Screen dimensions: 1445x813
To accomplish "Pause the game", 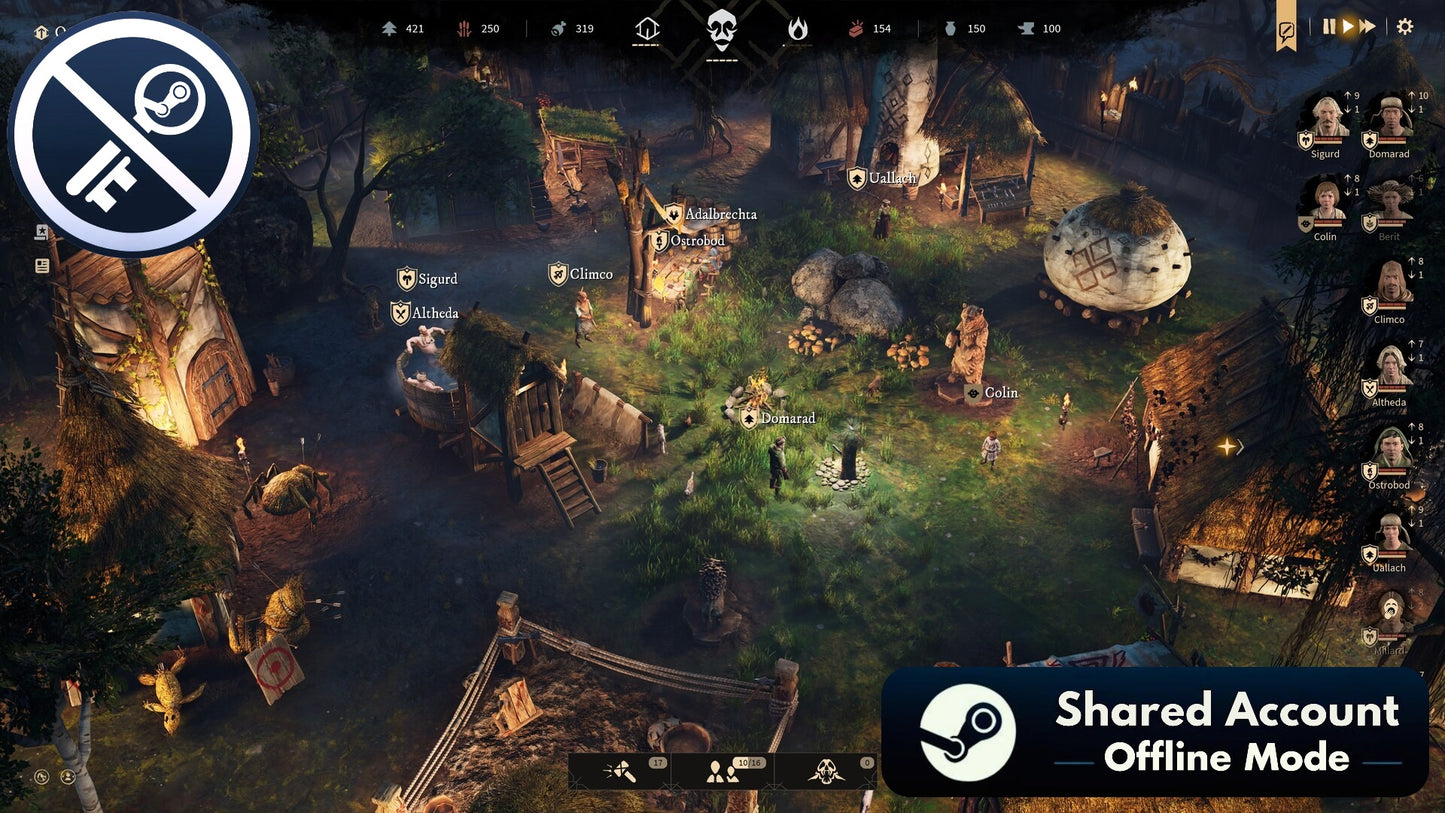I will pos(1329,27).
